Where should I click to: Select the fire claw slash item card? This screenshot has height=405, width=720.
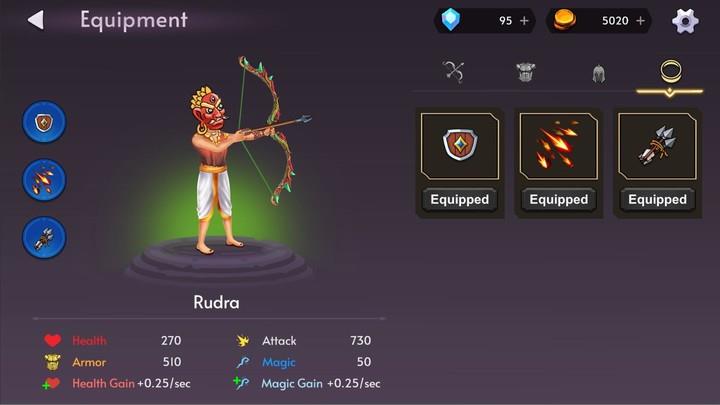pos(558,146)
